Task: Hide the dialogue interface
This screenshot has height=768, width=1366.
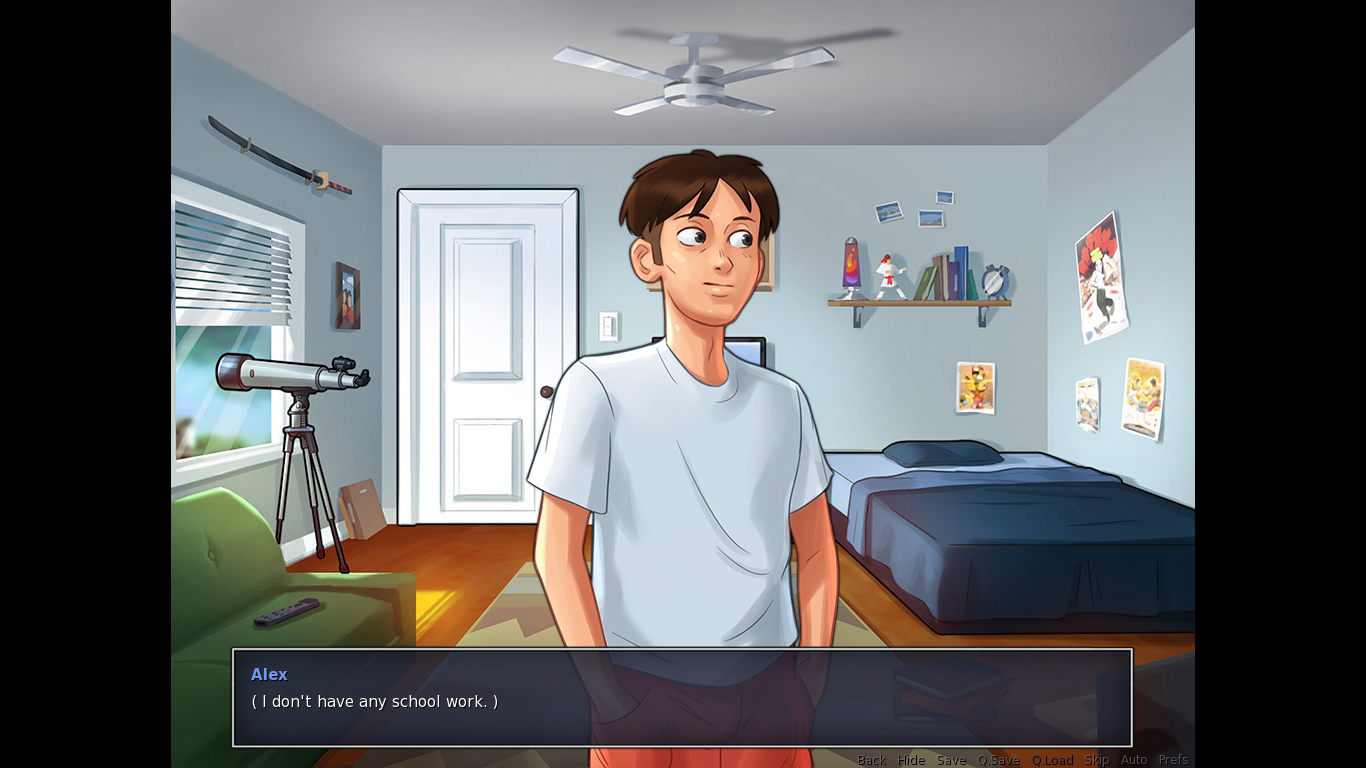Action: (x=911, y=760)
